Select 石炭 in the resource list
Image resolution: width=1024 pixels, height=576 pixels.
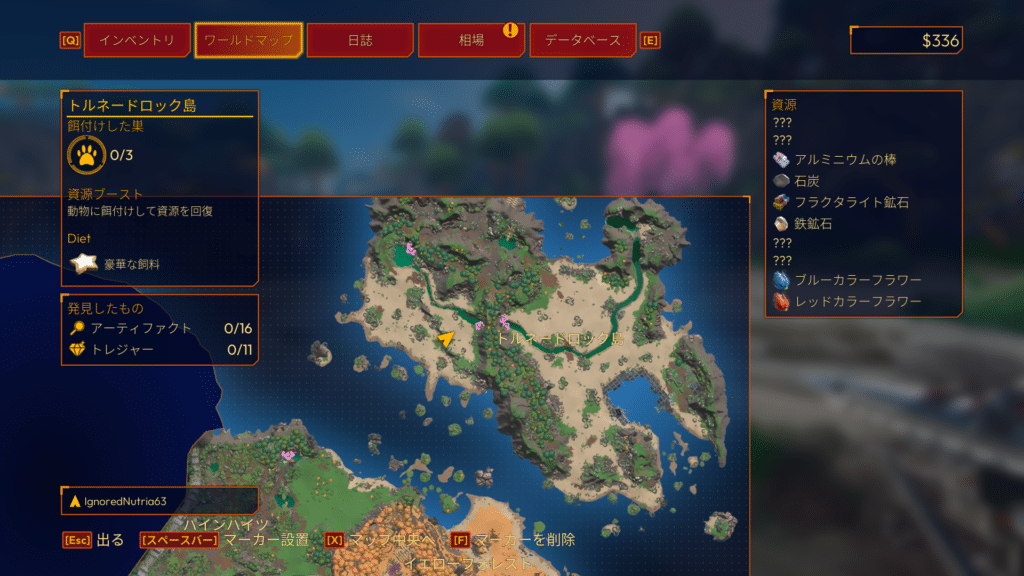pos(806,181)
